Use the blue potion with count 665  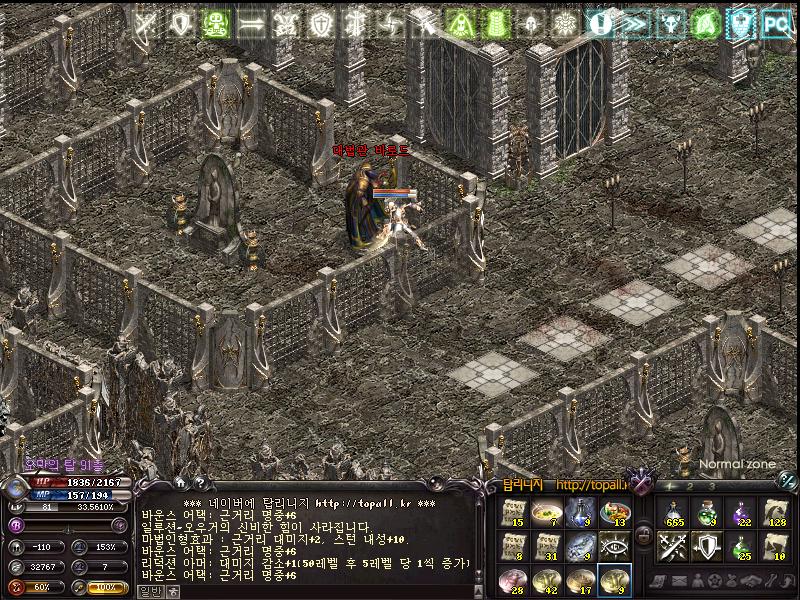point(674,512)
